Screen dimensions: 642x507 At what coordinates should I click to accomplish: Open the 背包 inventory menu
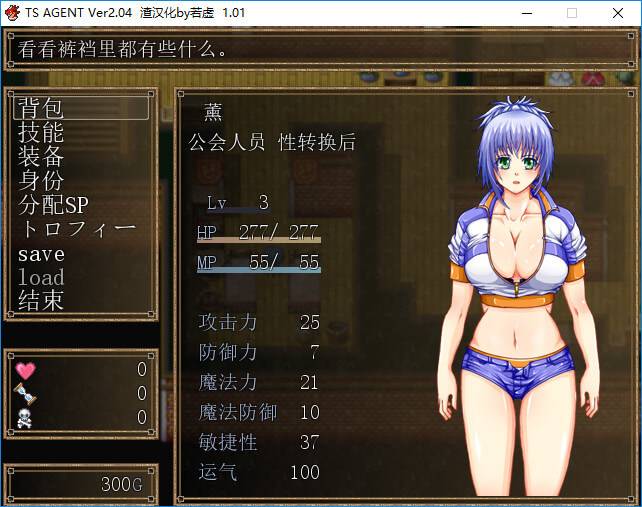coord(40,108)
